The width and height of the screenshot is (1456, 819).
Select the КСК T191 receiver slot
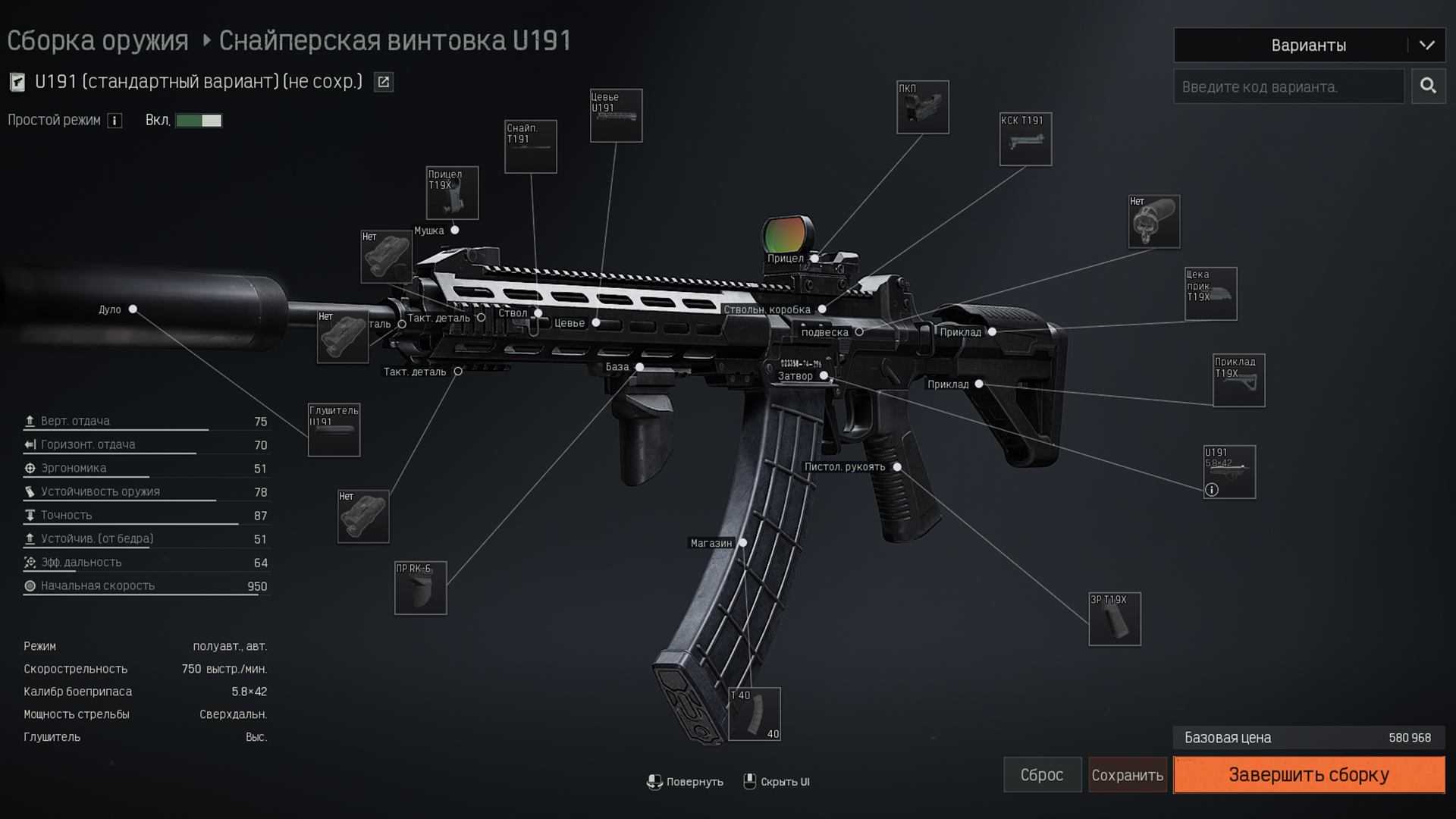[1025, 140]
